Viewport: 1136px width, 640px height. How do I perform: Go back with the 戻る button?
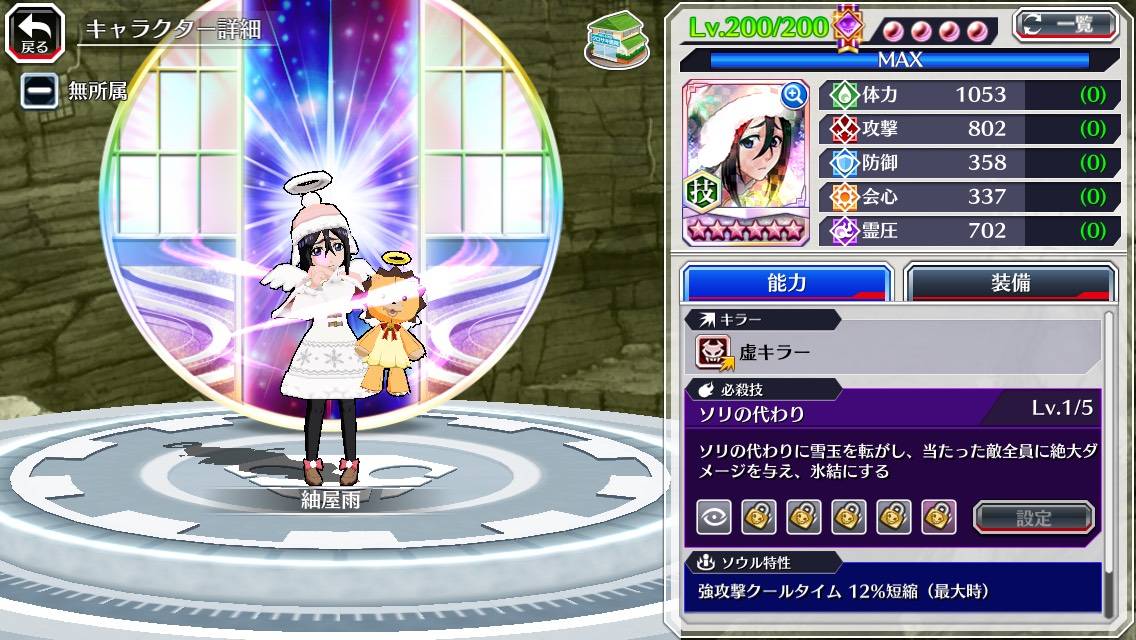point(35,33)
